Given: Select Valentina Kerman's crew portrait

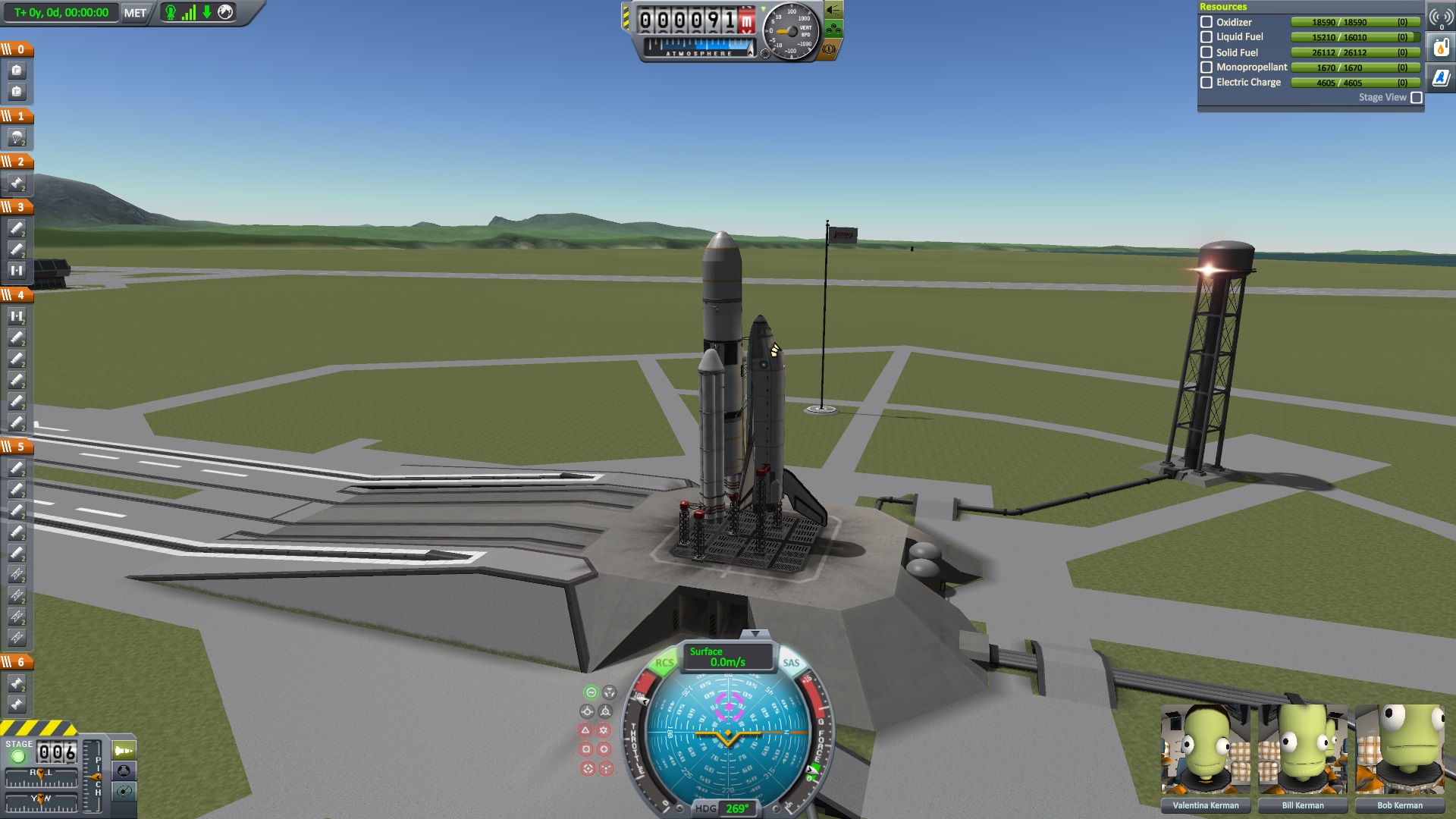Looking at the screenshot, I should pos(1206,749).
